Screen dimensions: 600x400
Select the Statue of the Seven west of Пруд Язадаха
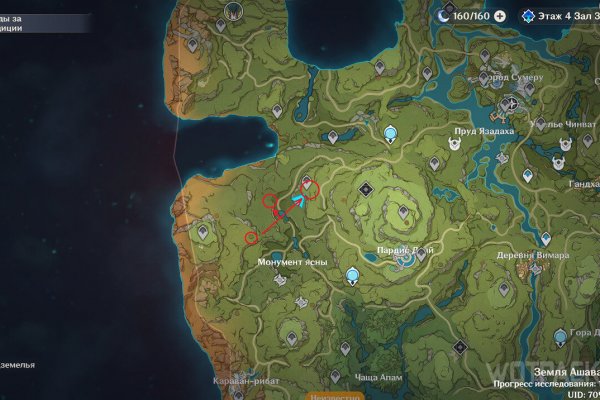coord(390,133)
